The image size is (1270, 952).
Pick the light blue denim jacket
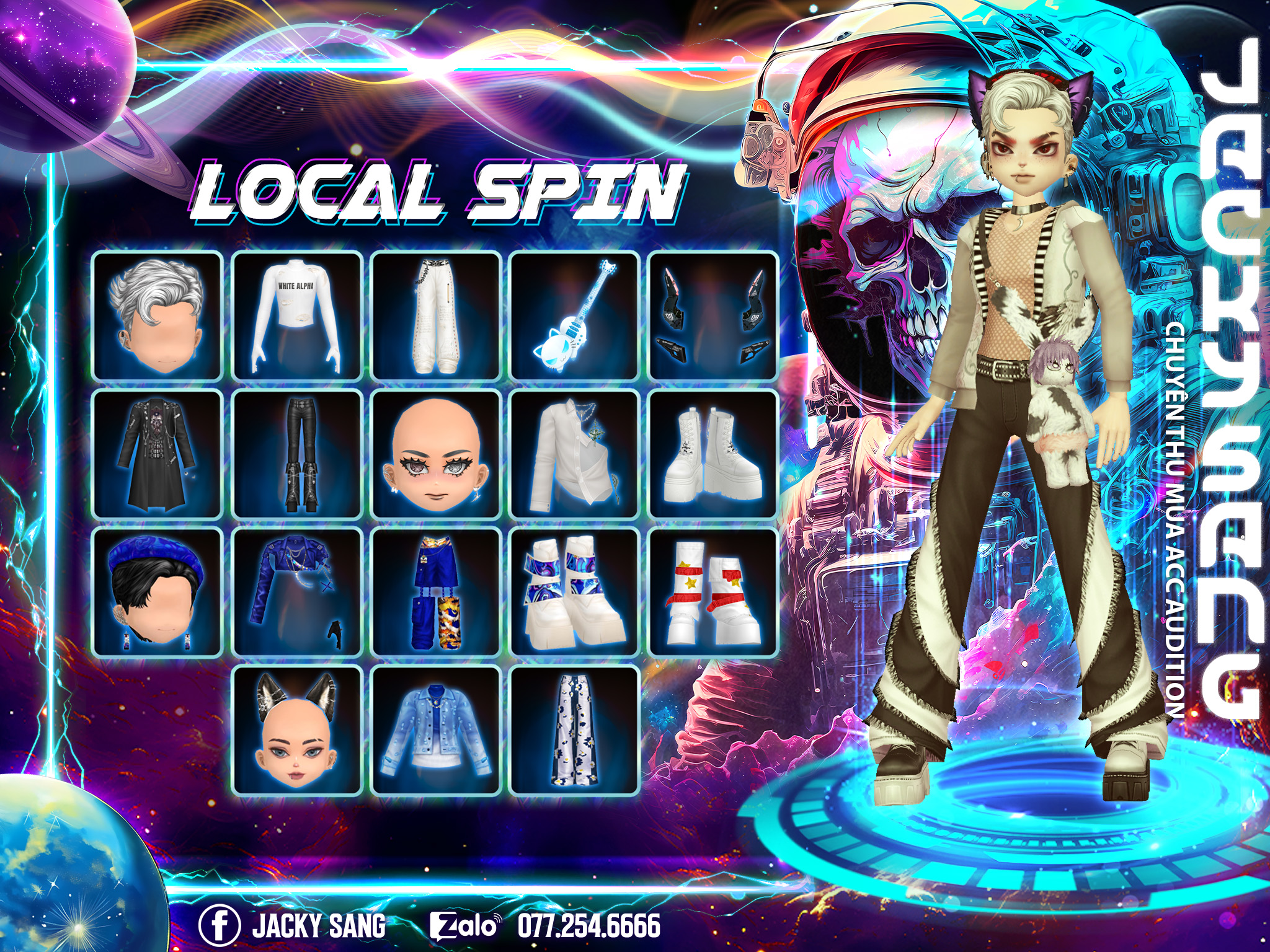(436, 731)
